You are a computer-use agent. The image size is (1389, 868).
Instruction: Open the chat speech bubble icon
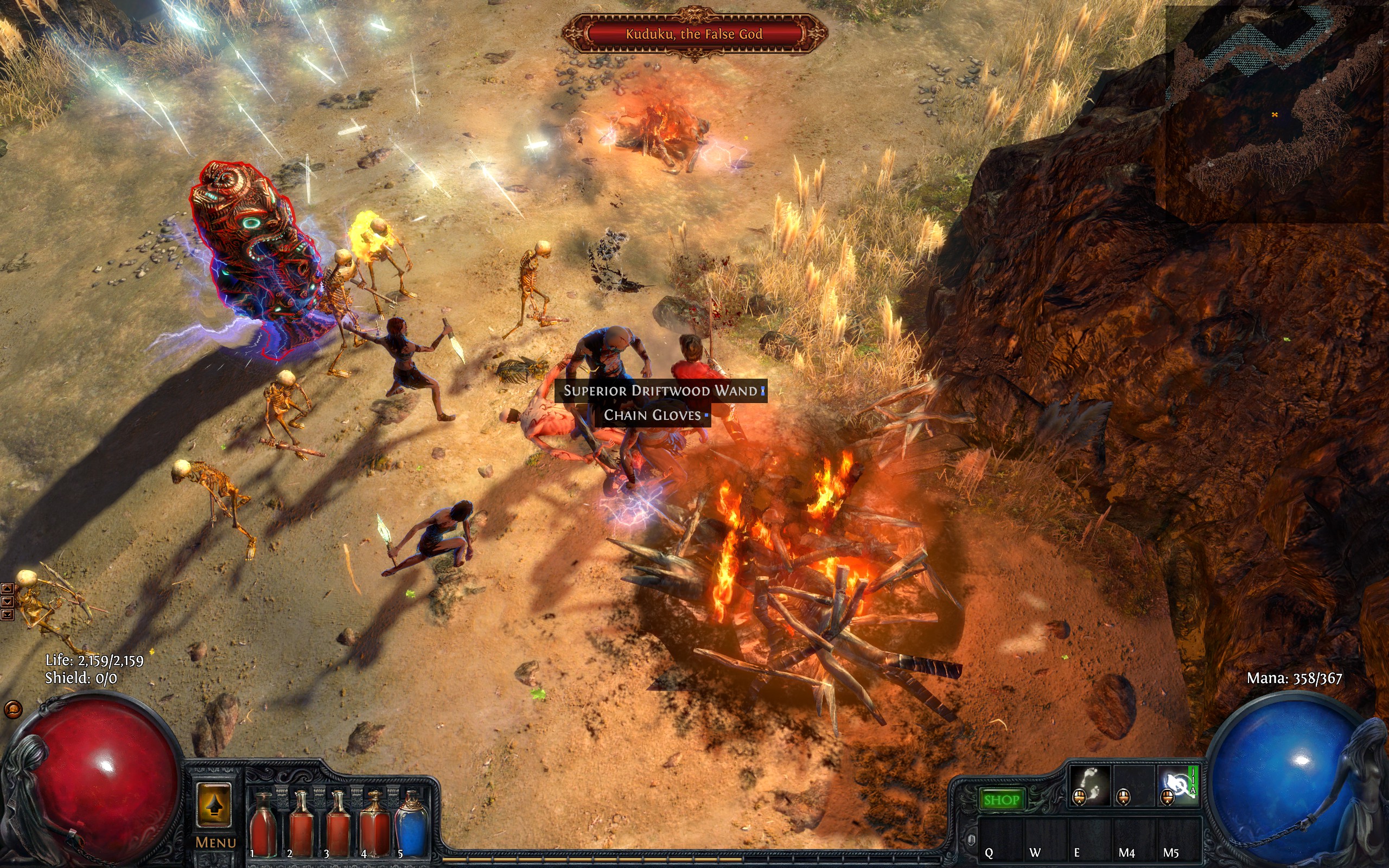coord(12,710)
